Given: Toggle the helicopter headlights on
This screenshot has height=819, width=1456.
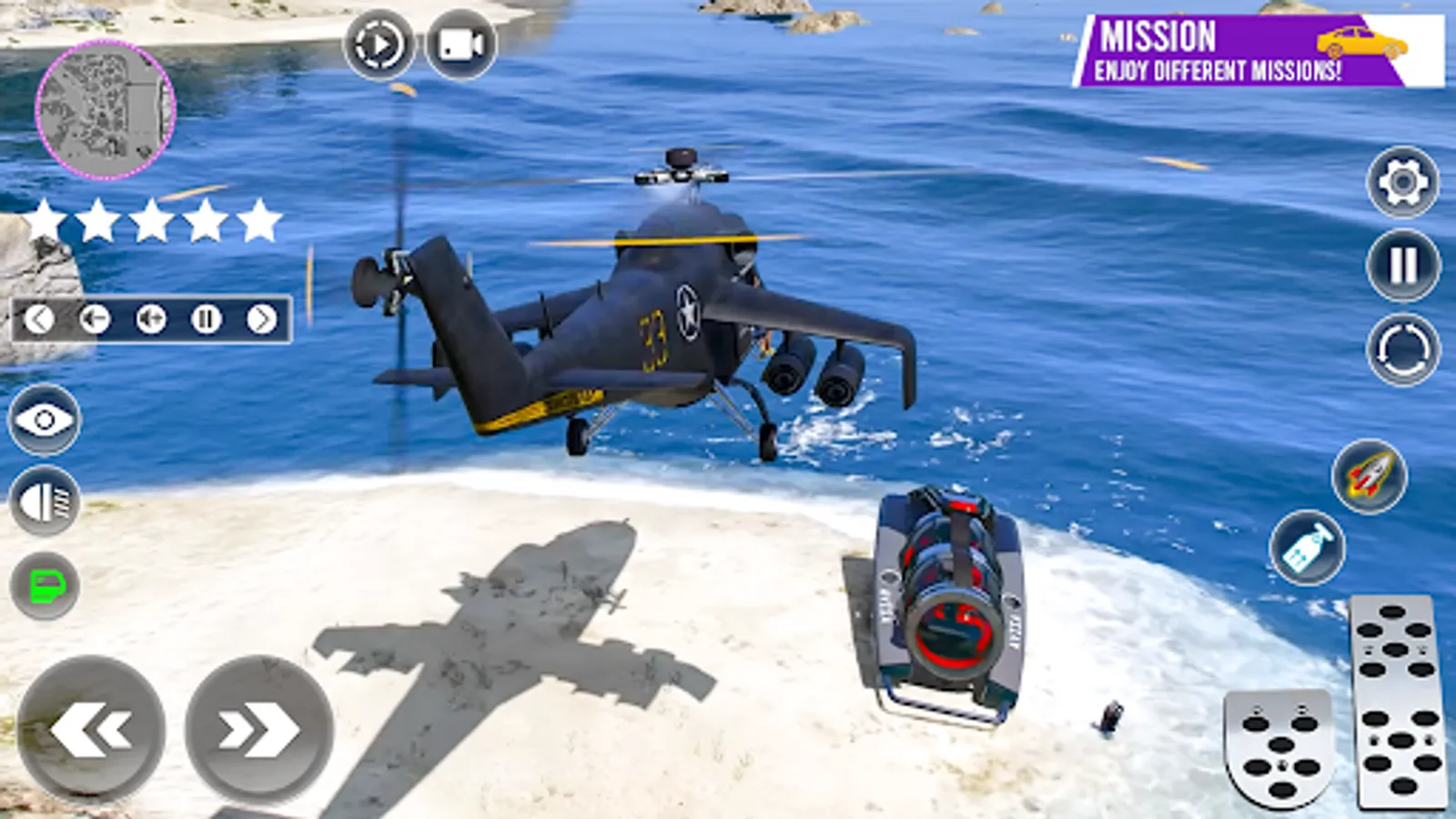Looking at the screenshot, I should (x=40, y=497).
